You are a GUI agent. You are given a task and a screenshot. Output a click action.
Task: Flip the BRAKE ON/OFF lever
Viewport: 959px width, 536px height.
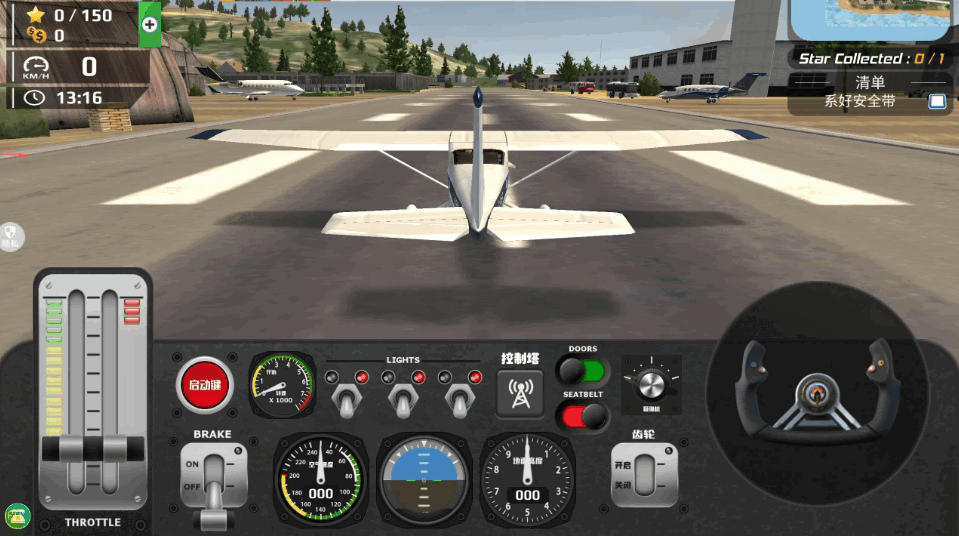(x=213, y=480)
